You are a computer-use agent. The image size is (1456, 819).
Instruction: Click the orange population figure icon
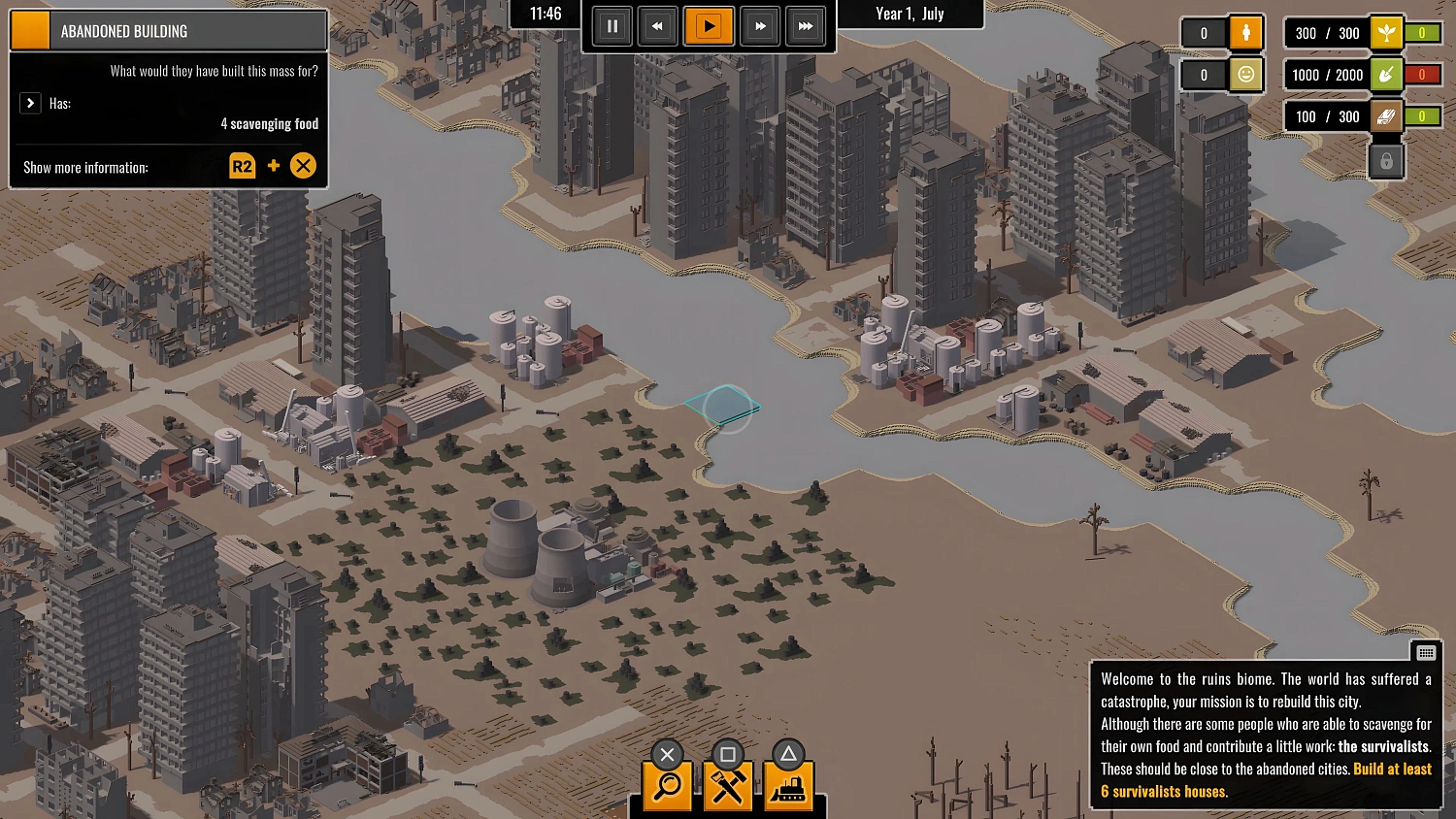coord(1245,32)
